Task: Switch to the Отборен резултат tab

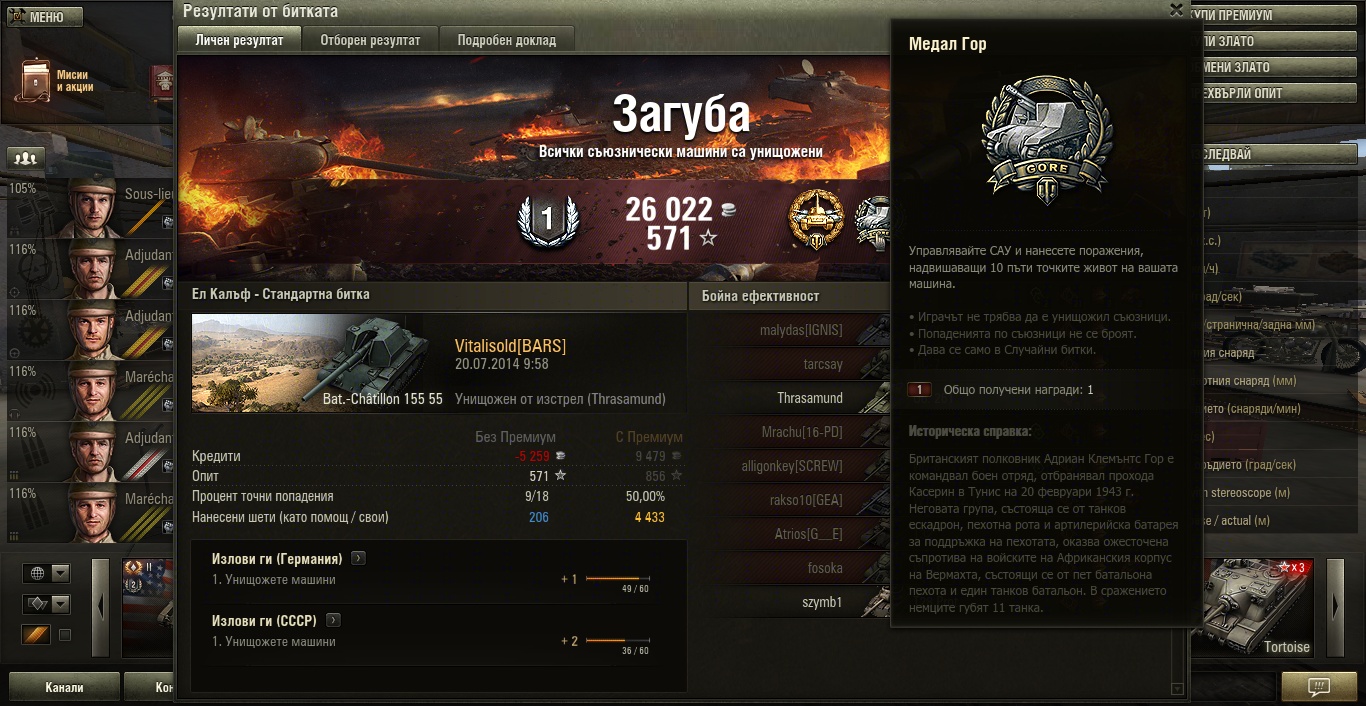Action: click(x=370, y=40)
